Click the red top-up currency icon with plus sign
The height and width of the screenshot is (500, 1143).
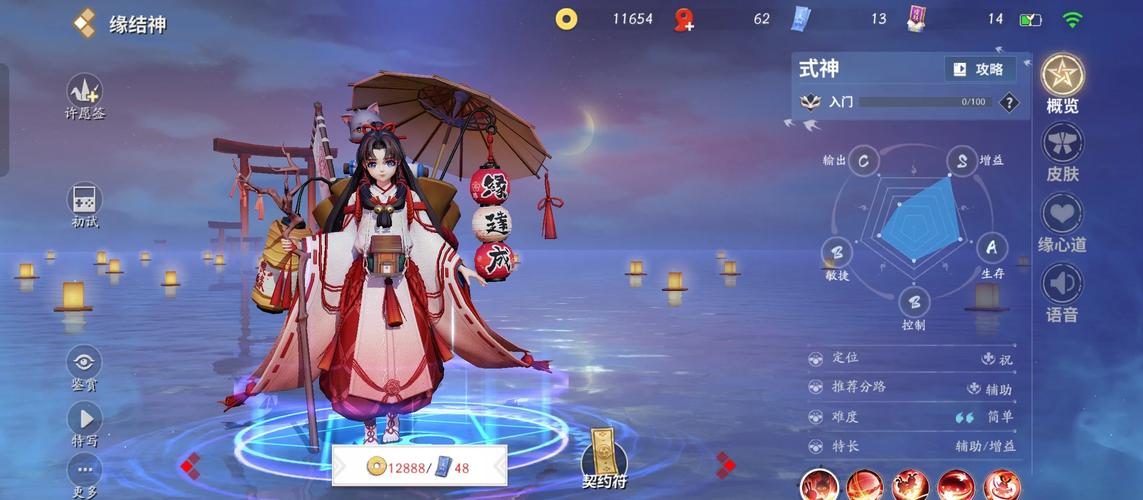(x=684, y=19)
